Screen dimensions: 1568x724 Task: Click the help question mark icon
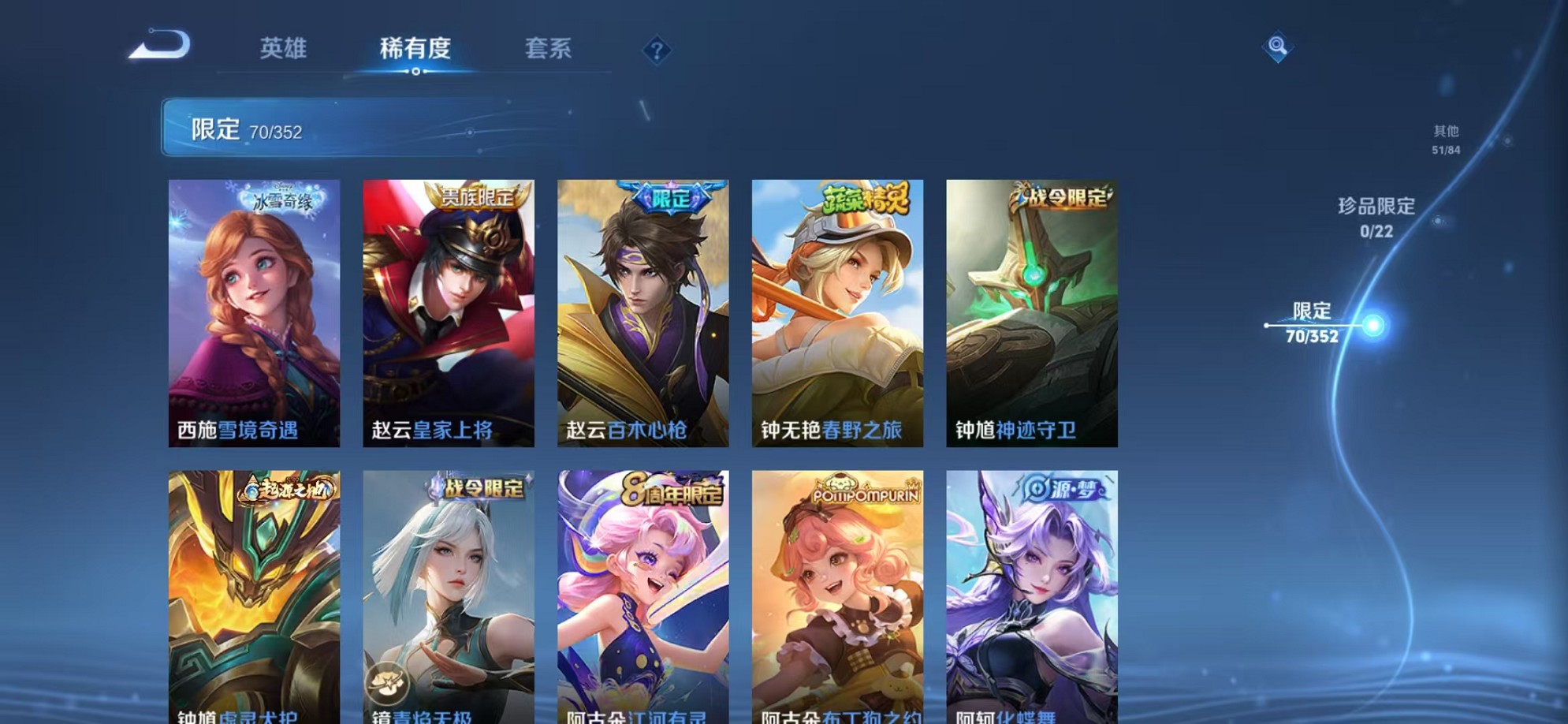click(657, 50)
